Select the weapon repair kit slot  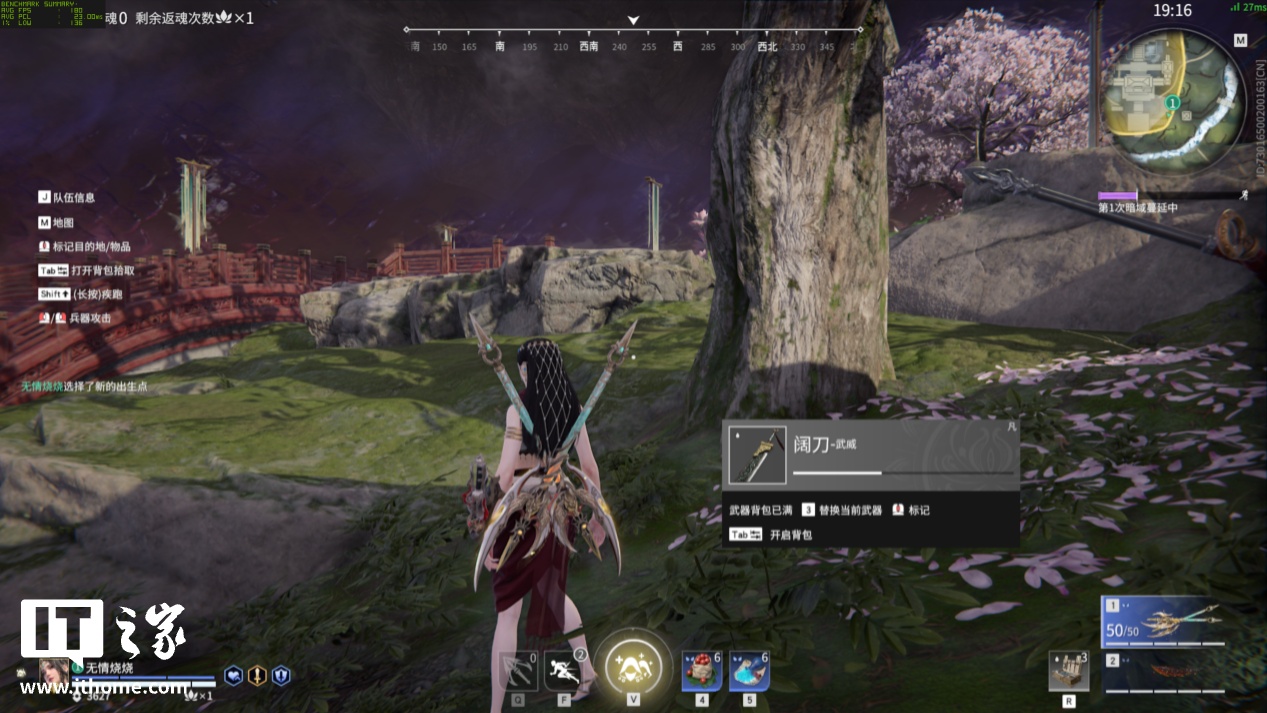point(1068,670)
